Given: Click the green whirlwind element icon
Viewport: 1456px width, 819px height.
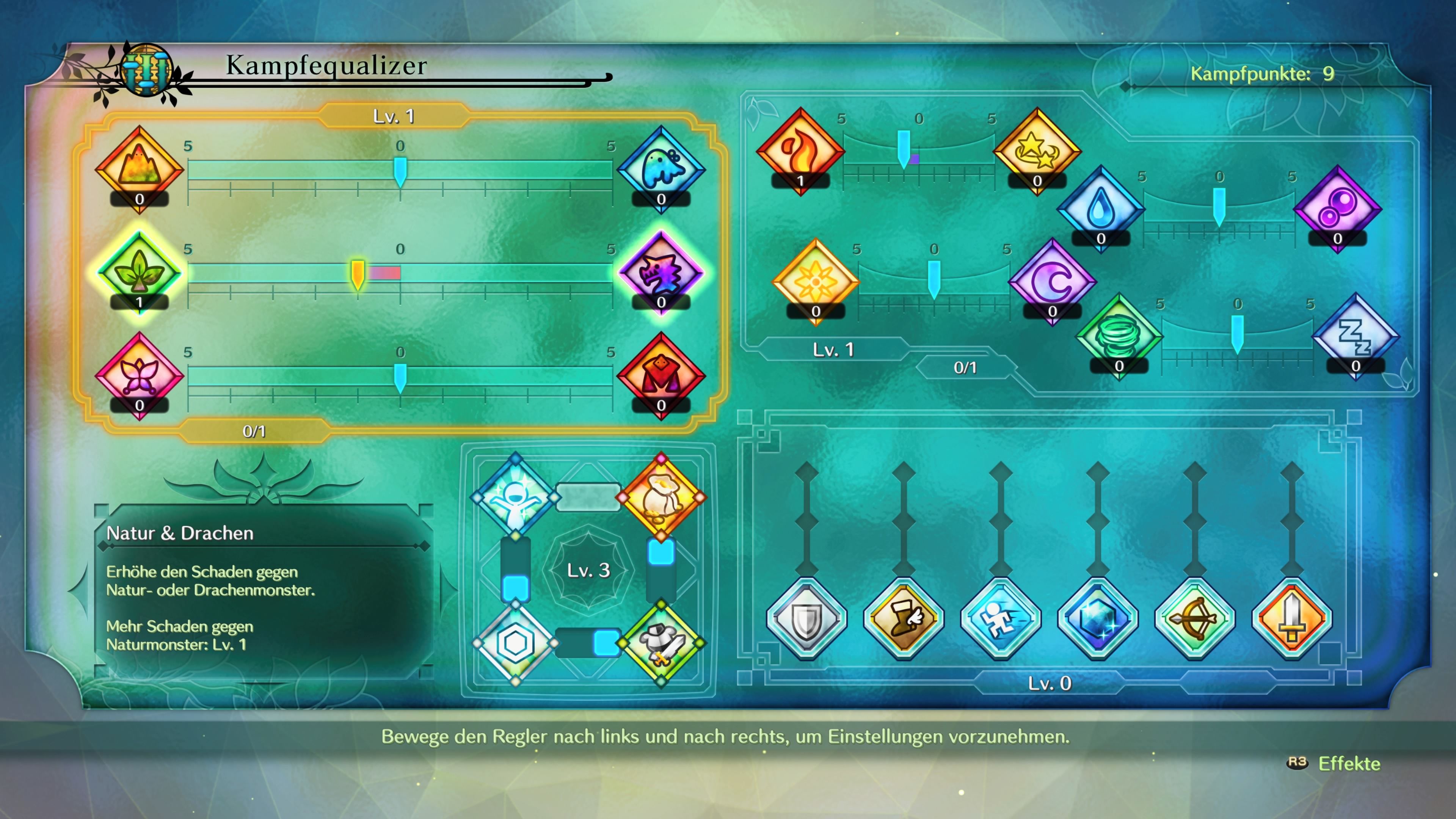Looking at the screenshot, I should (1119, 336).
